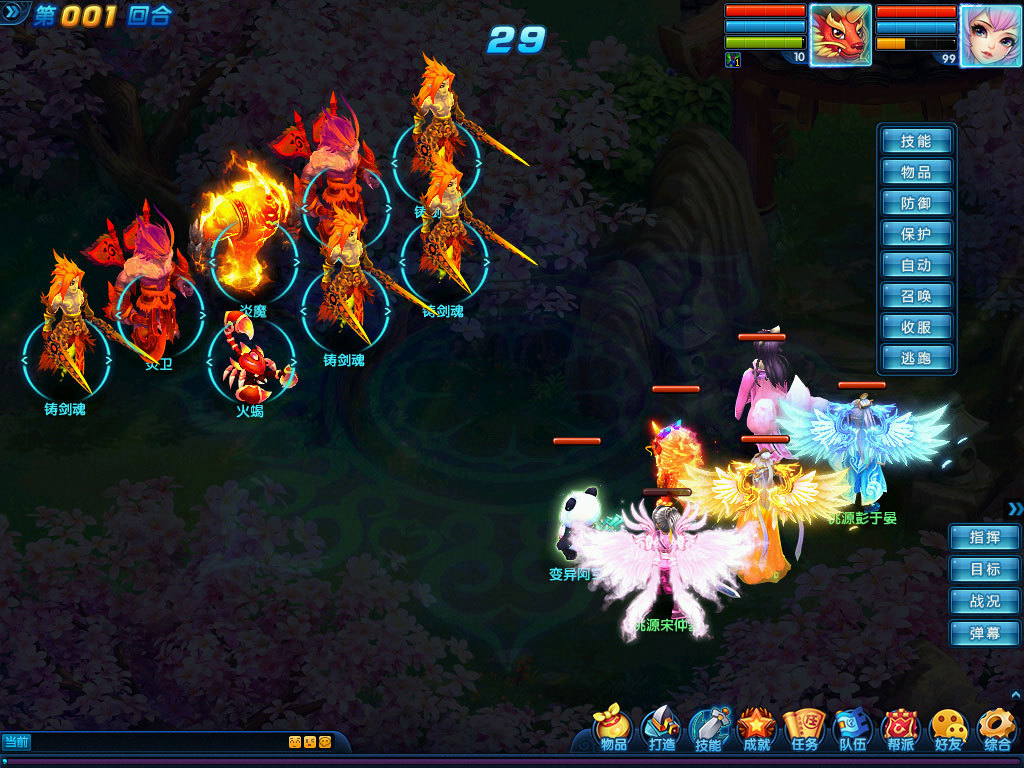Select the 召唤 summon command

pos(916,296)
